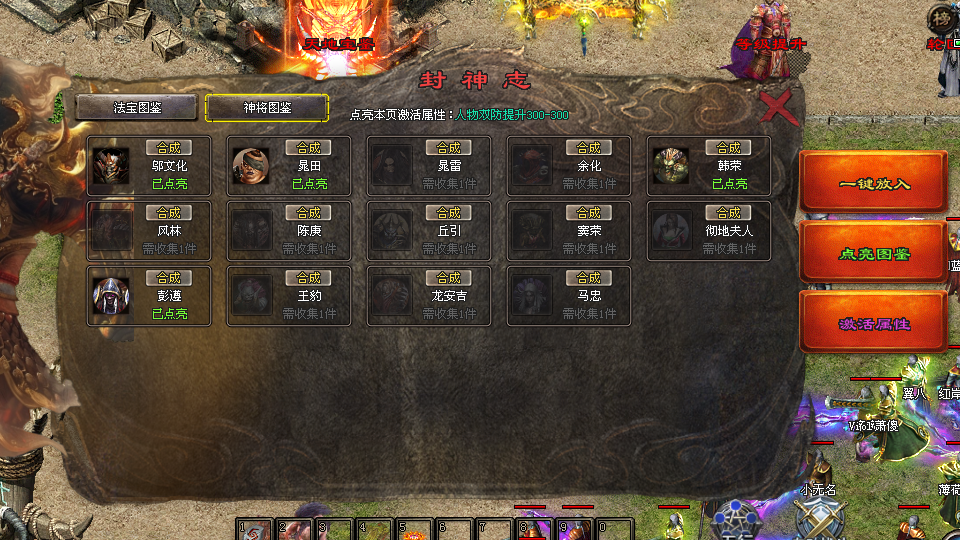
Task: Switch to the 法宝图鉴 tab
Action: tap(137, 107)
